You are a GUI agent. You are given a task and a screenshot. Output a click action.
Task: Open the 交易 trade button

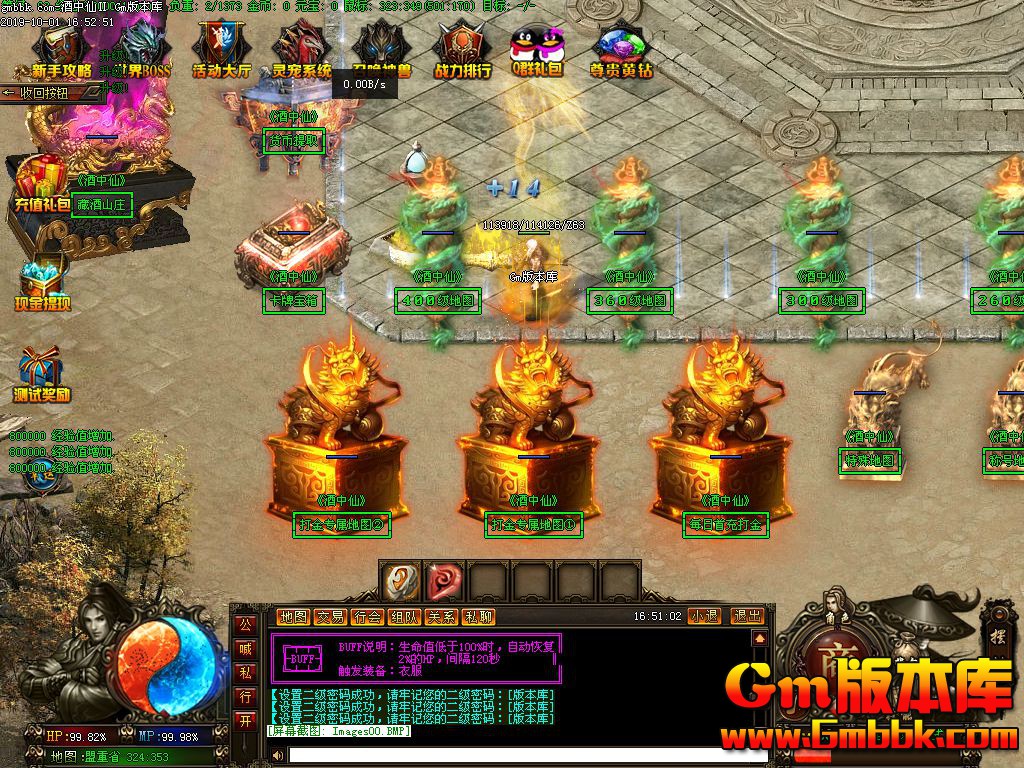(330, 617)
